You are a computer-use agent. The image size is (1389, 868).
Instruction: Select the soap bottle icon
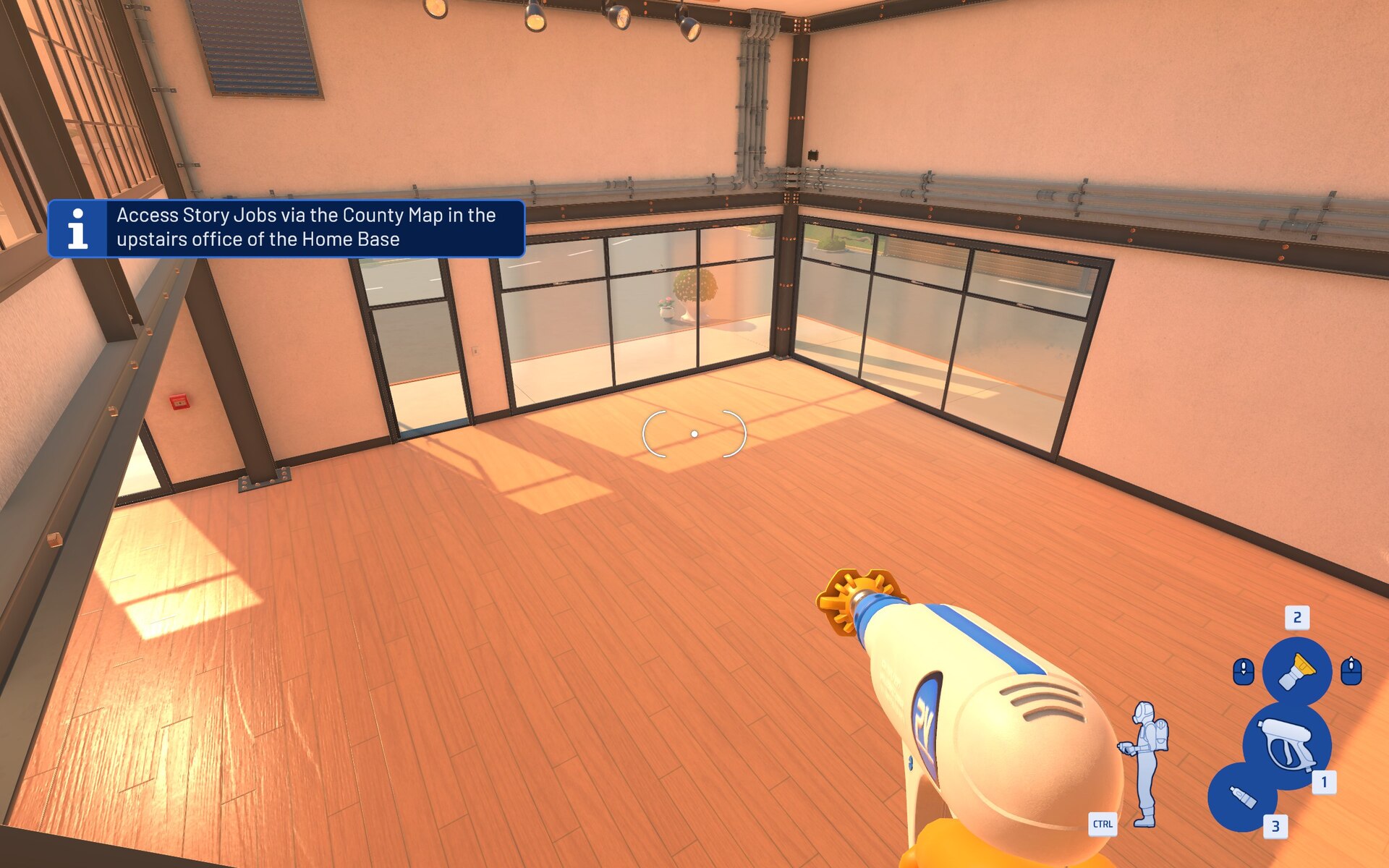1242,797
